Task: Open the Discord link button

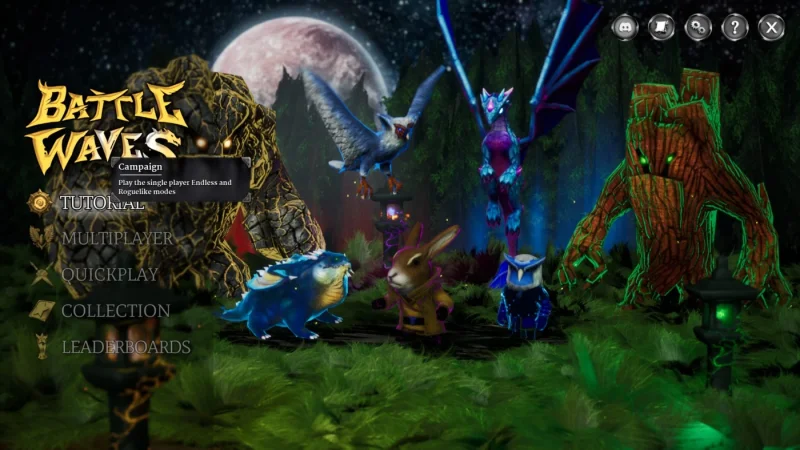Action: 625,27
